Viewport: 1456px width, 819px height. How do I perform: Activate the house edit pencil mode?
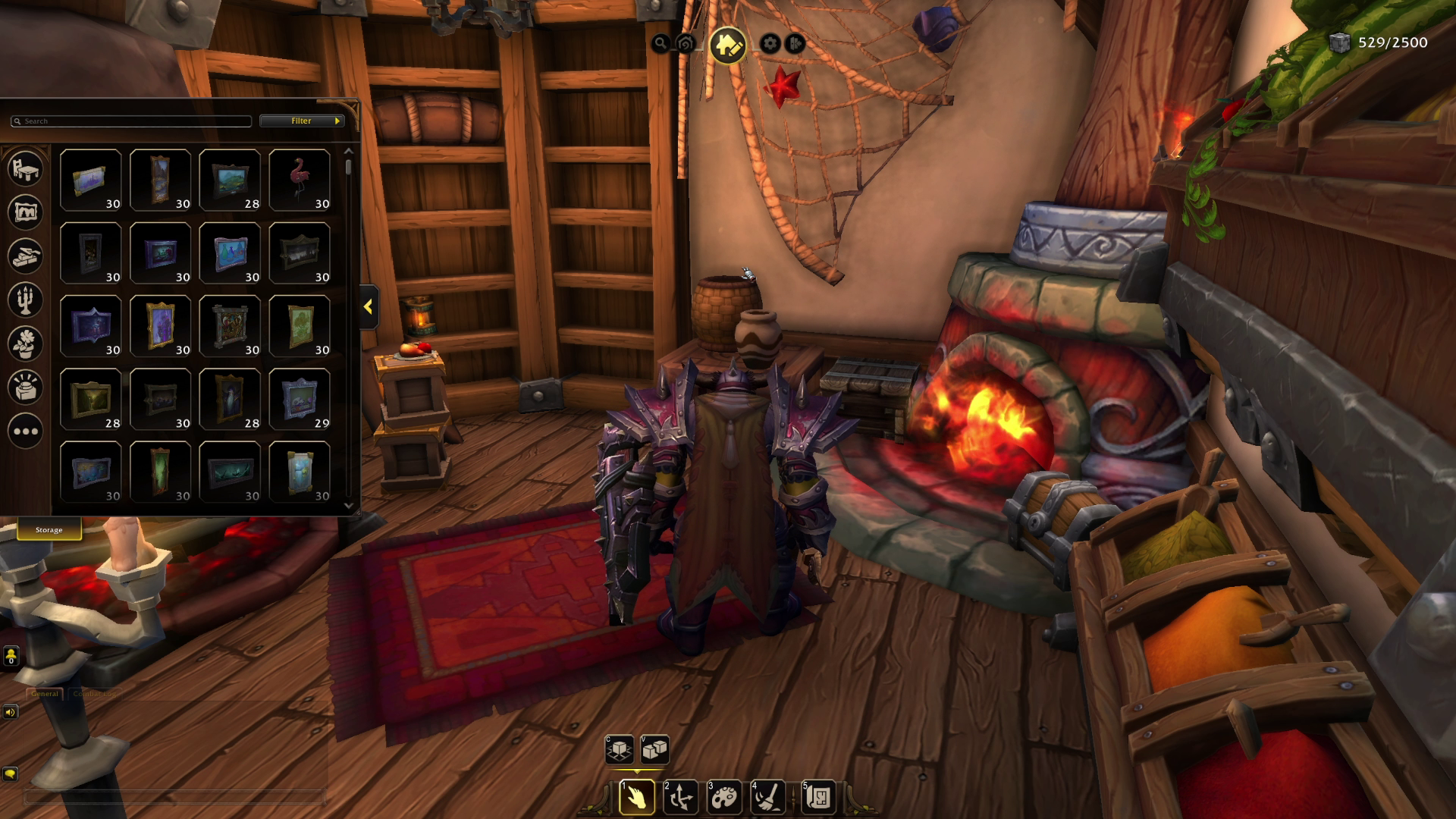727,45
